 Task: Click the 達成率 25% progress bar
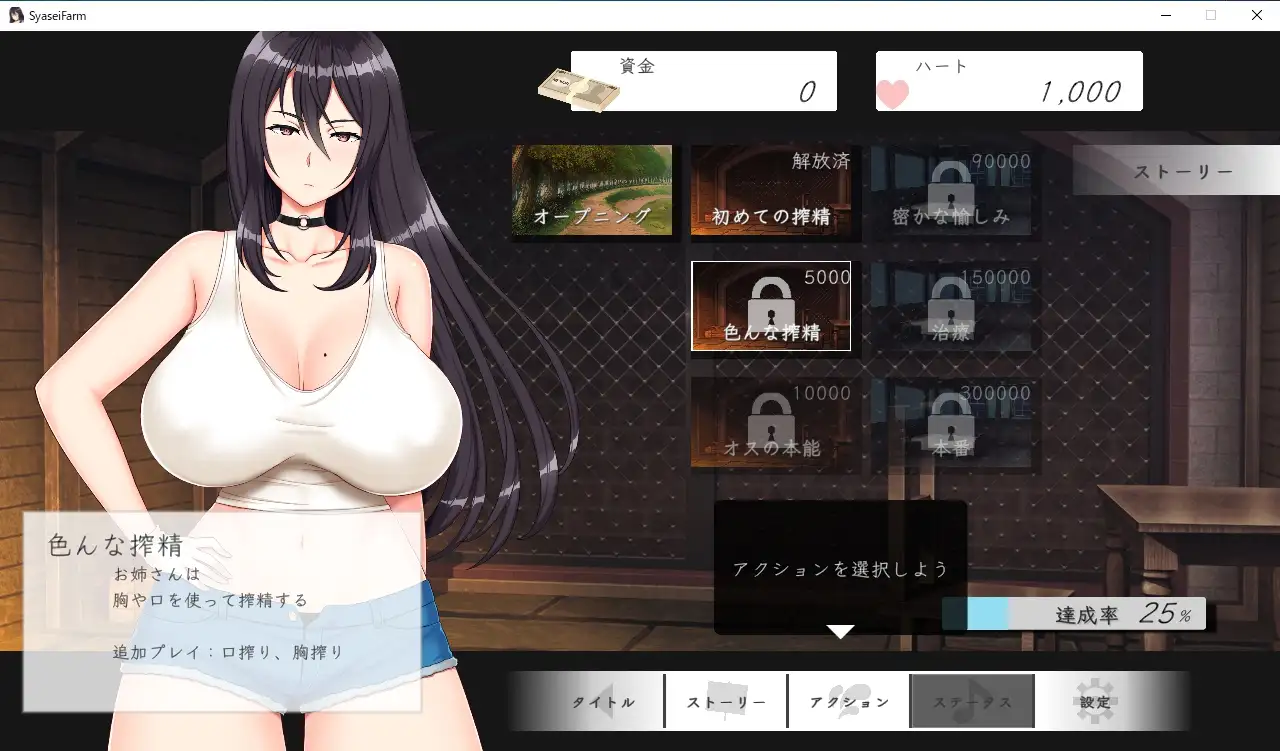pos(1075,613)
